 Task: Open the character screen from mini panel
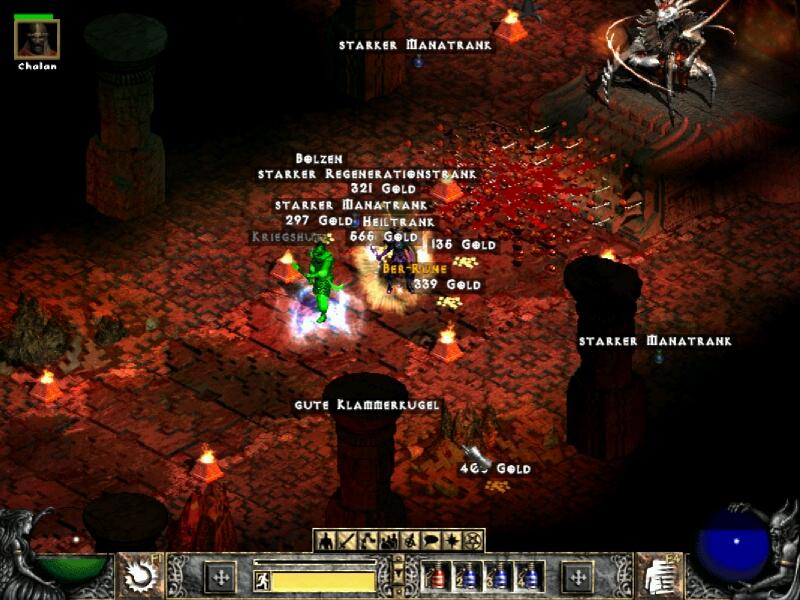click(324, 541)
